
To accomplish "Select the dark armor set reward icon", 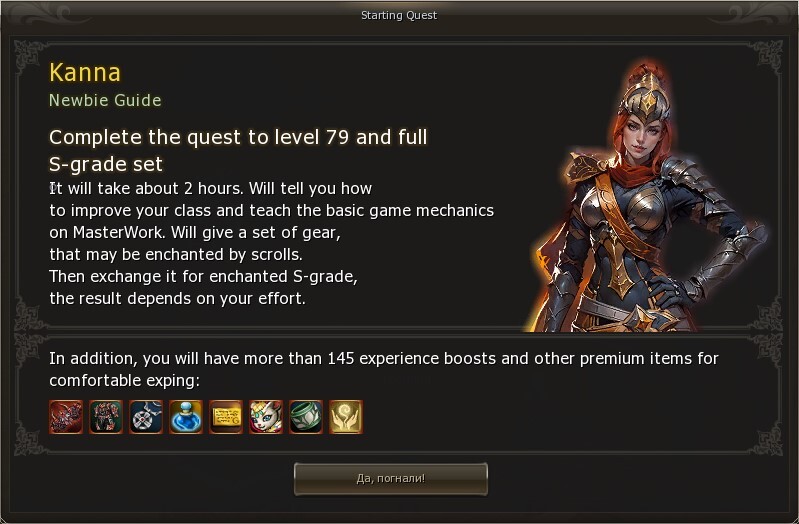I will [x=106, y=417].
